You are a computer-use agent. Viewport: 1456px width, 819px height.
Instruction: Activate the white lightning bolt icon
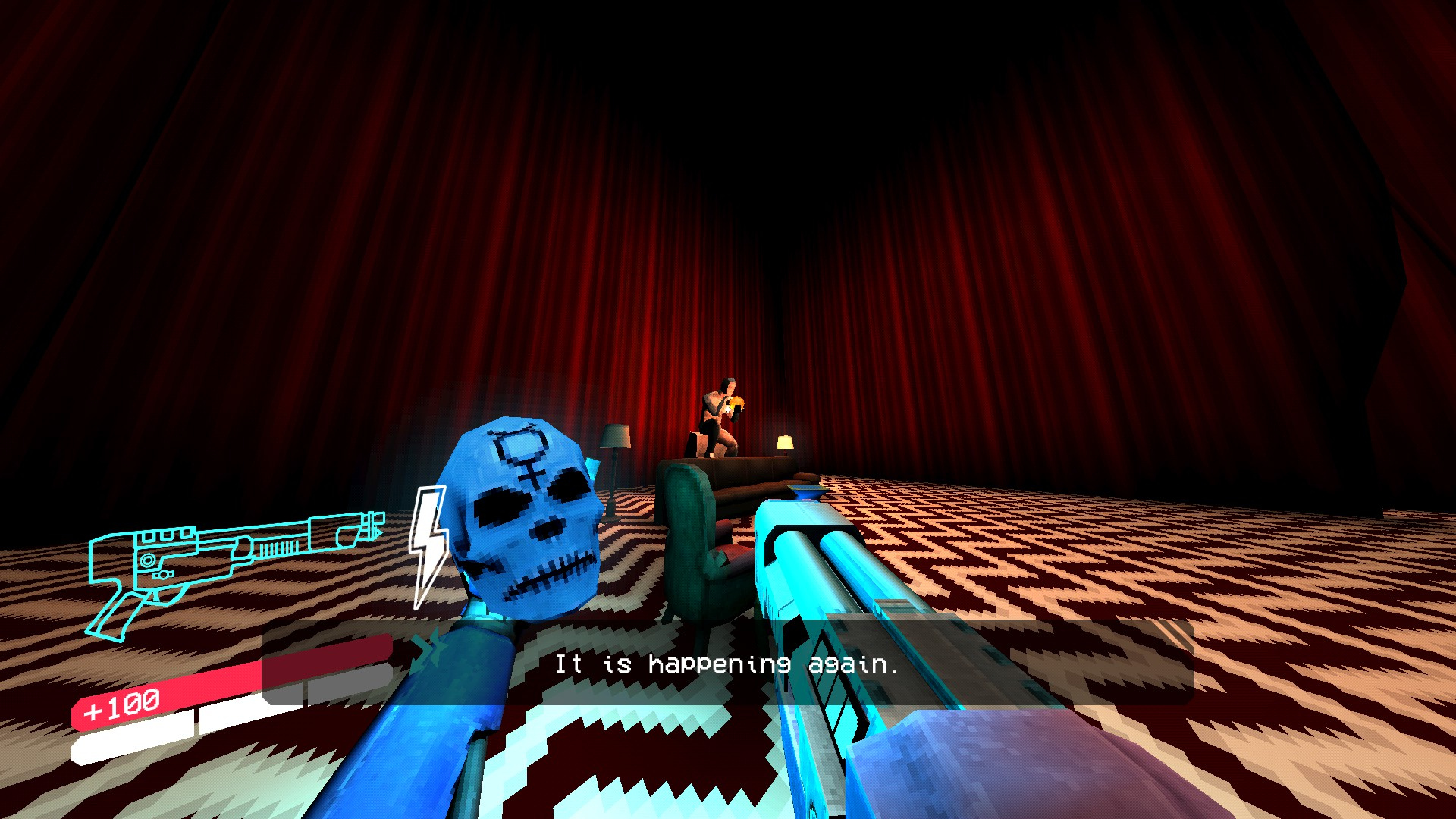coord(428,544)
